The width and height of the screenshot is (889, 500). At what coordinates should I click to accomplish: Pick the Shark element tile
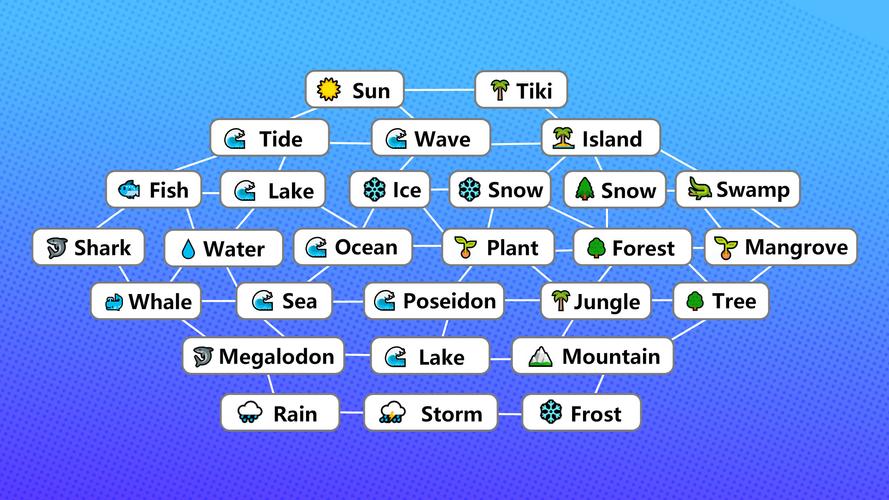click(x=88, y=247)
